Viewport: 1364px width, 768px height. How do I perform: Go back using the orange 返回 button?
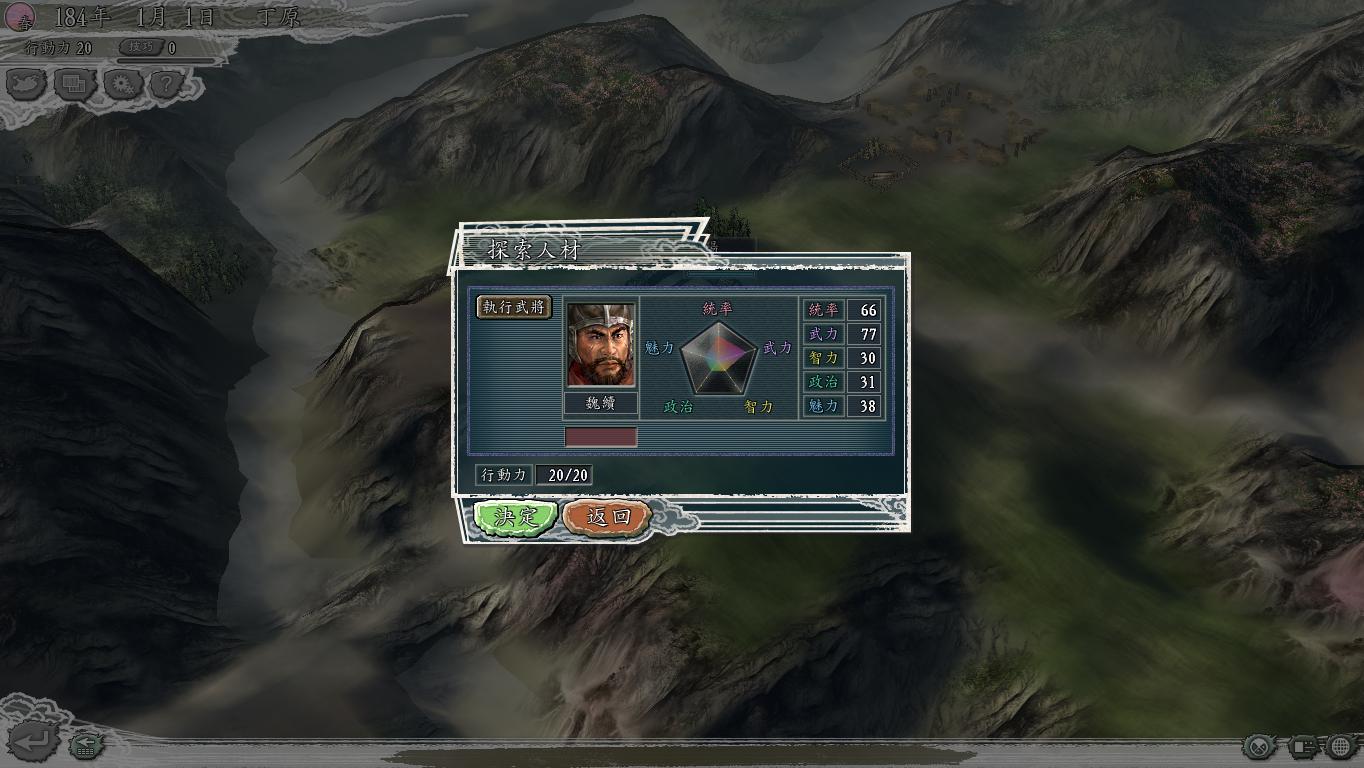[607, 517]
